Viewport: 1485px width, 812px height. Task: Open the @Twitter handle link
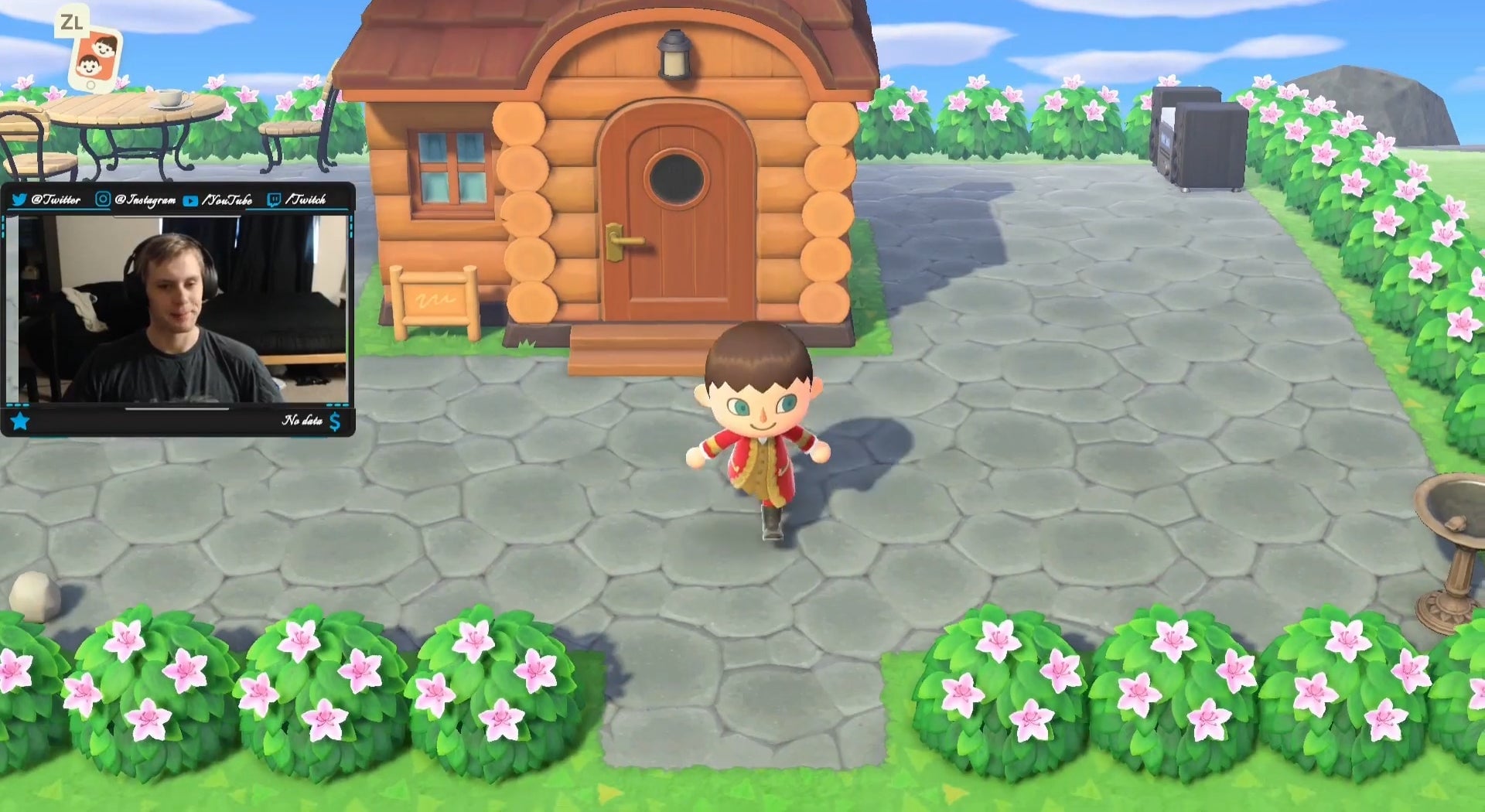(57, 200)
